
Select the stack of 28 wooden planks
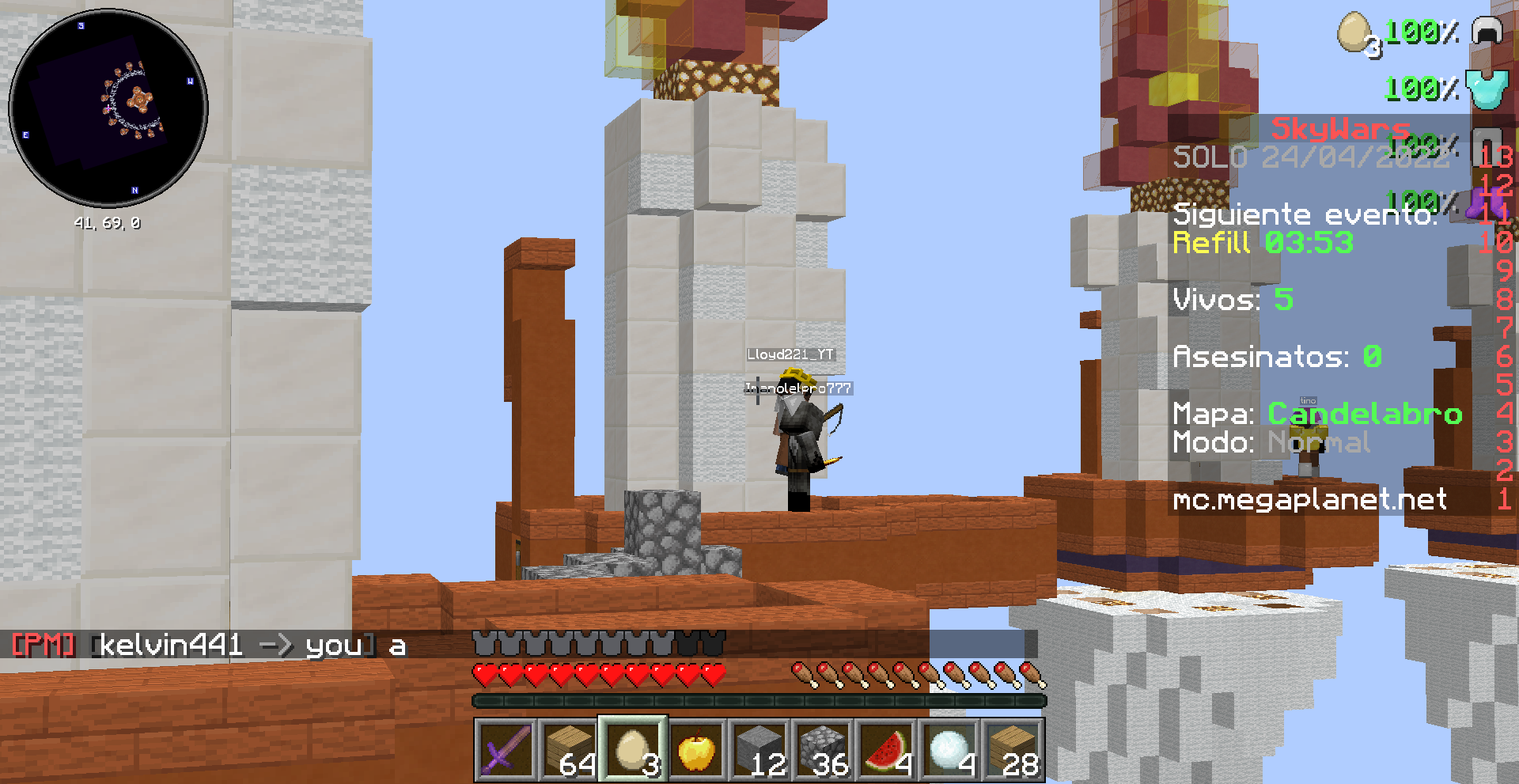pos(1012,749)
